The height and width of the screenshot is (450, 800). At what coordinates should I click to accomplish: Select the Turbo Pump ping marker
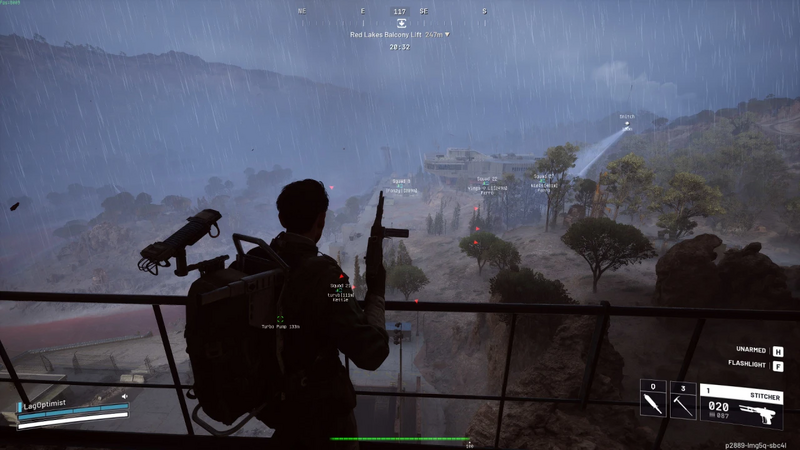point(280,319)
